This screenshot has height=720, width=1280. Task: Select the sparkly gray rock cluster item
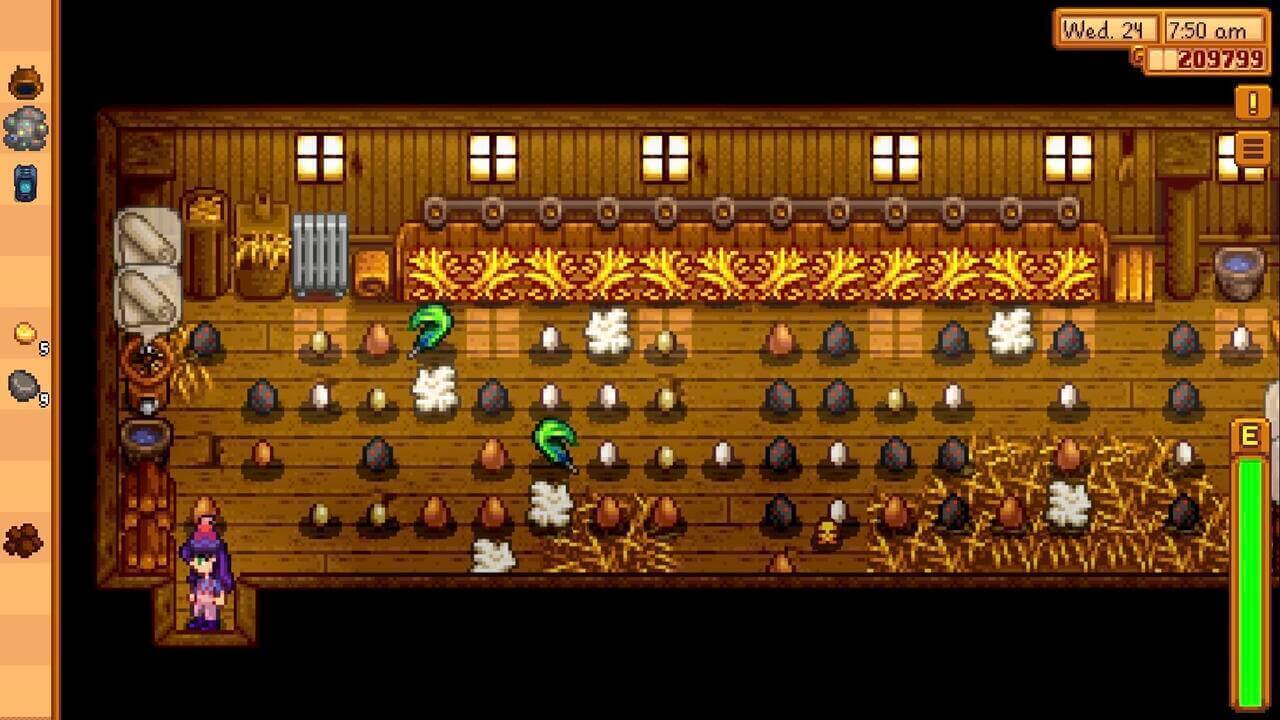(x=26, y=130)
